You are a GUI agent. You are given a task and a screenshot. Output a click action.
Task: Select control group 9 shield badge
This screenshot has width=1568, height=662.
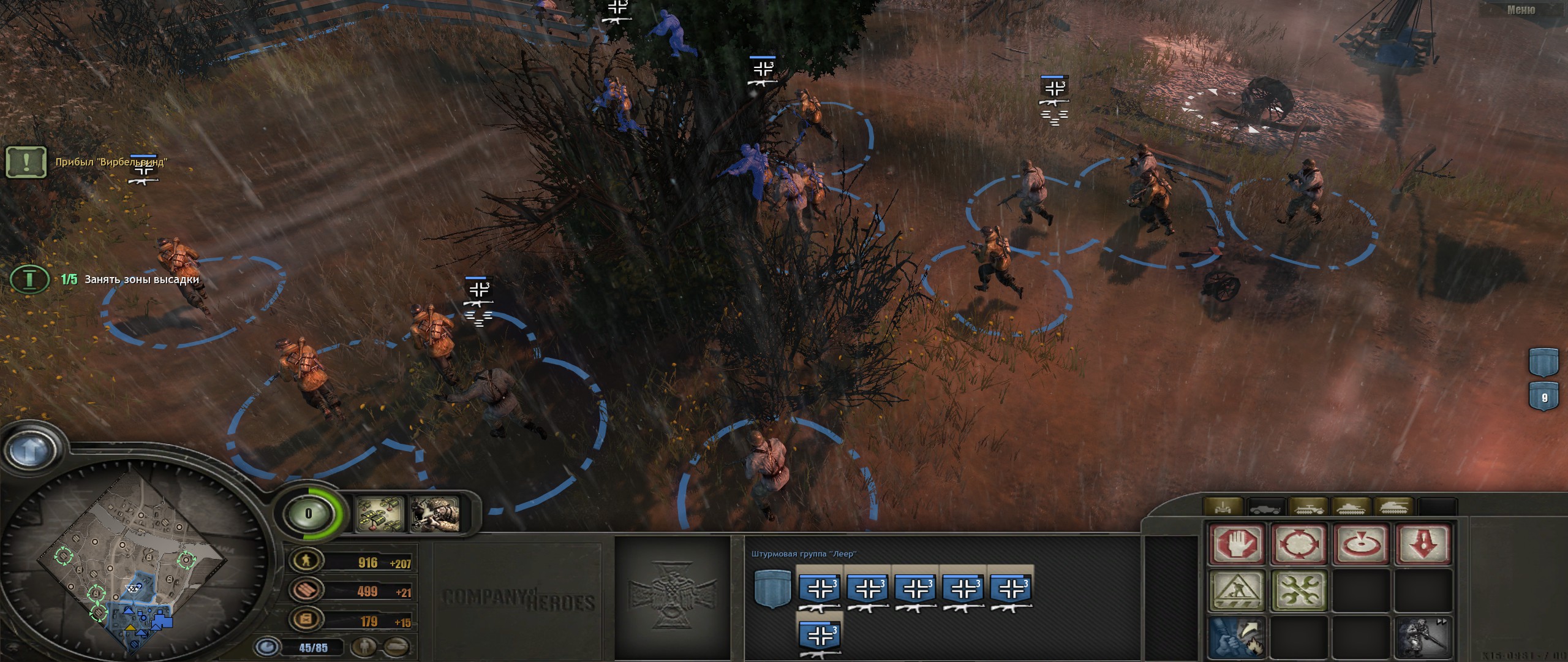(1544, 397)
